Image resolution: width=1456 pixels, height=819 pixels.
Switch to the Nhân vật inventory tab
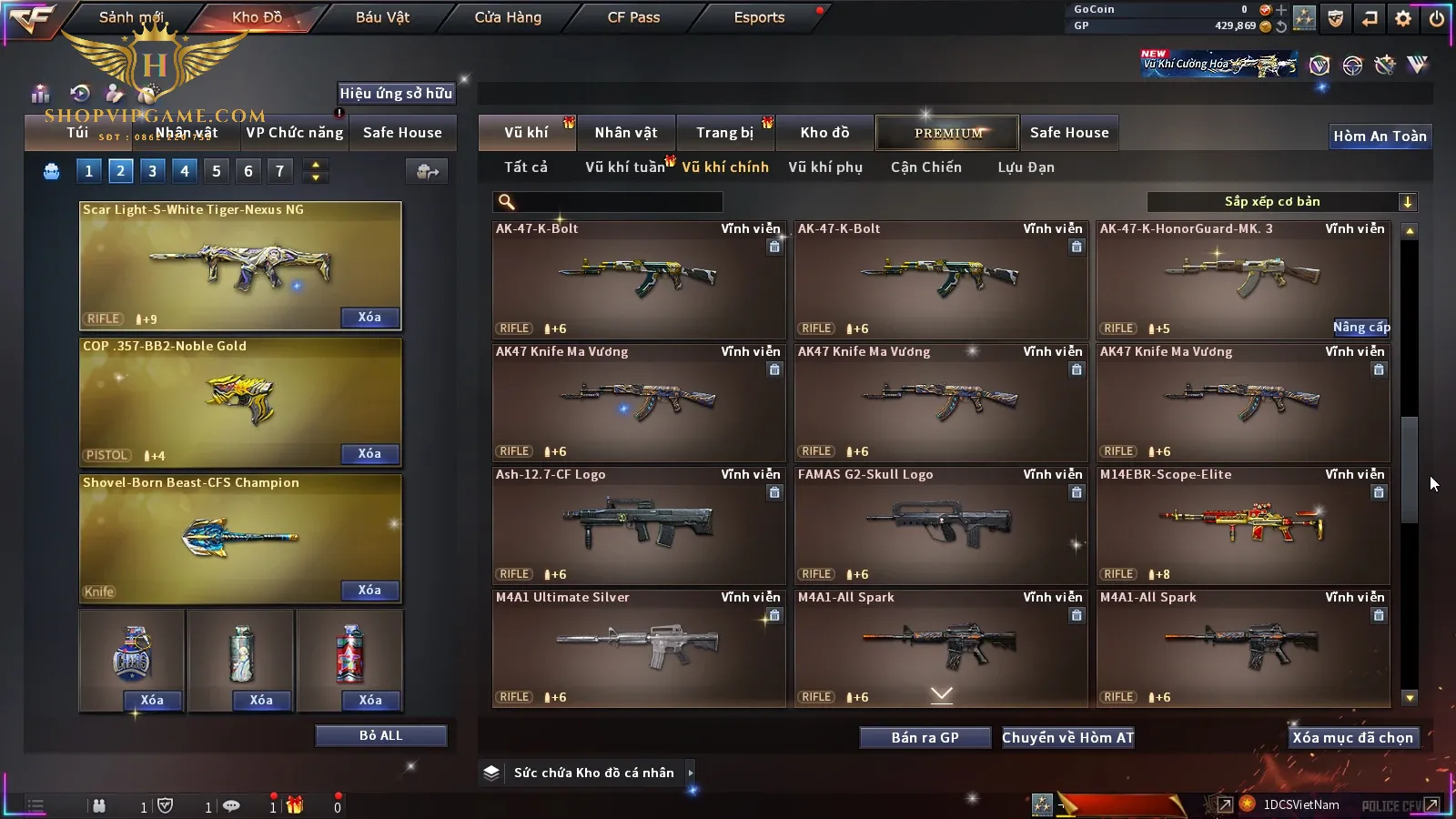coord(625,133)
